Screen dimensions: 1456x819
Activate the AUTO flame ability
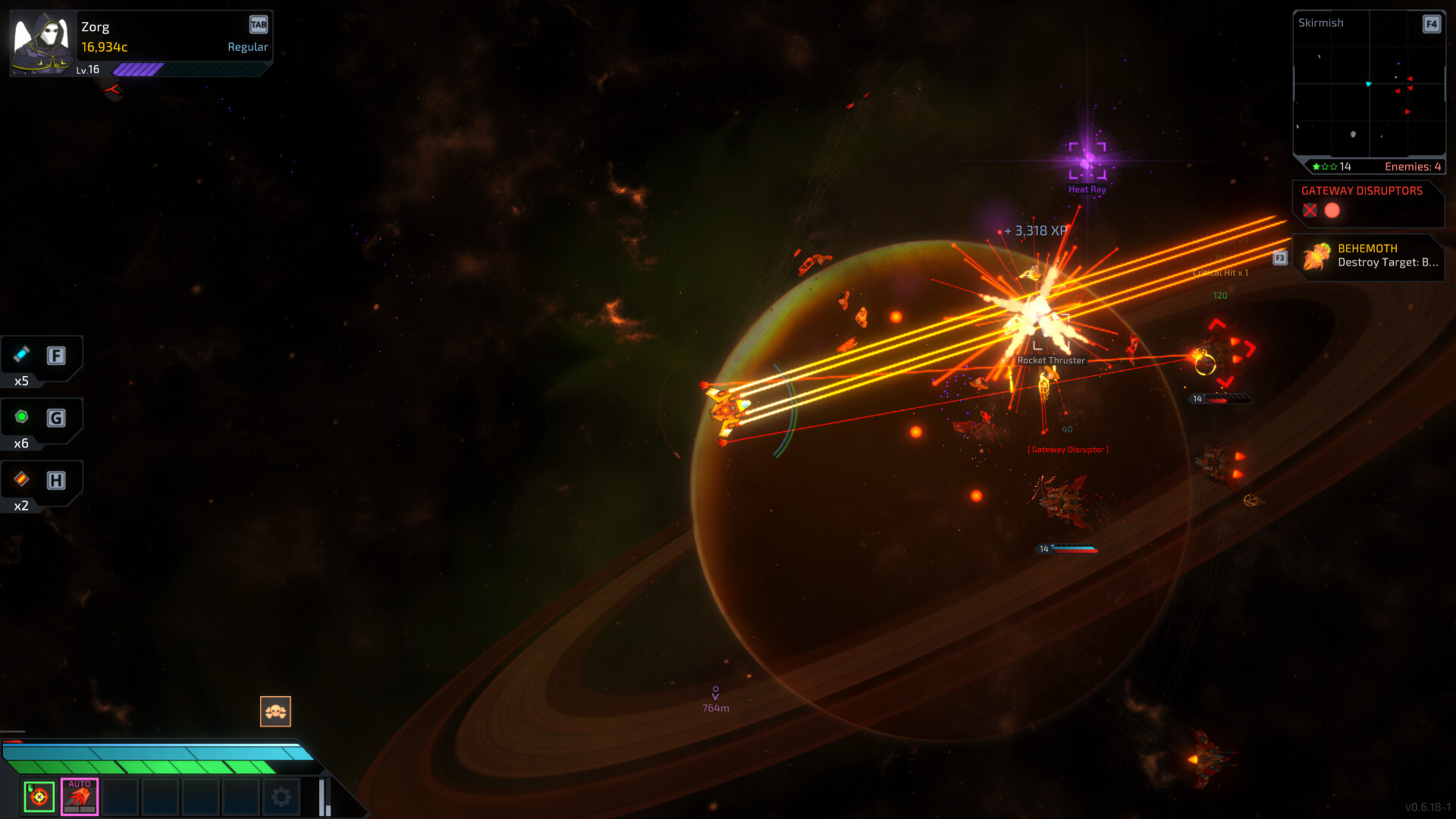pos(79,796)
